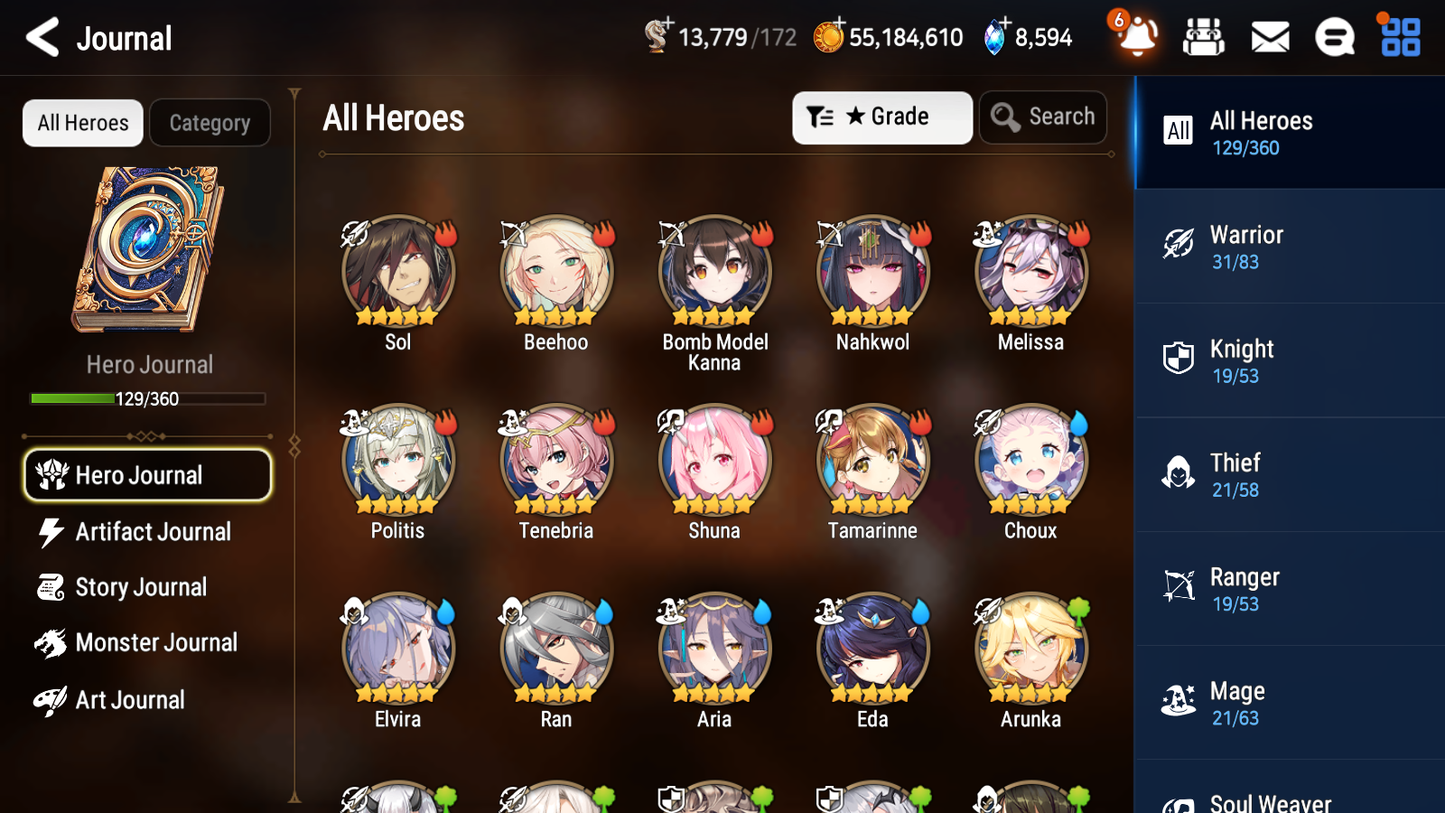Click the back arrow beside Journal
1445x813 pixels.
tap(42, 37)
